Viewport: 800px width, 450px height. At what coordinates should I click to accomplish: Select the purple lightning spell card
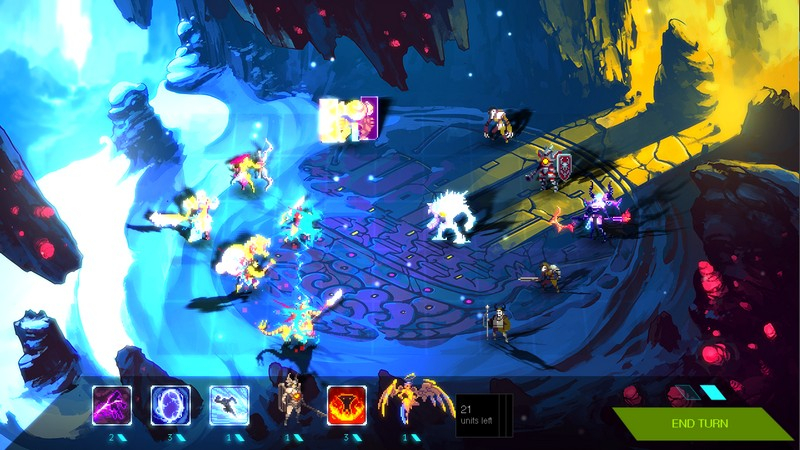tap(111, 405)
